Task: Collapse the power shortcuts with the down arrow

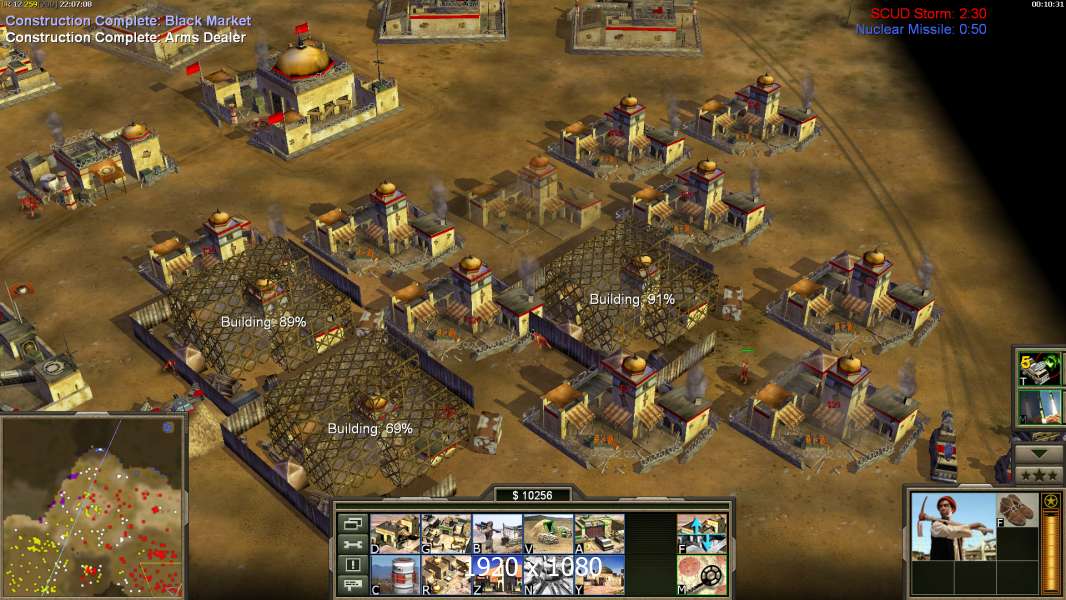Action: tap(1039, 453)
